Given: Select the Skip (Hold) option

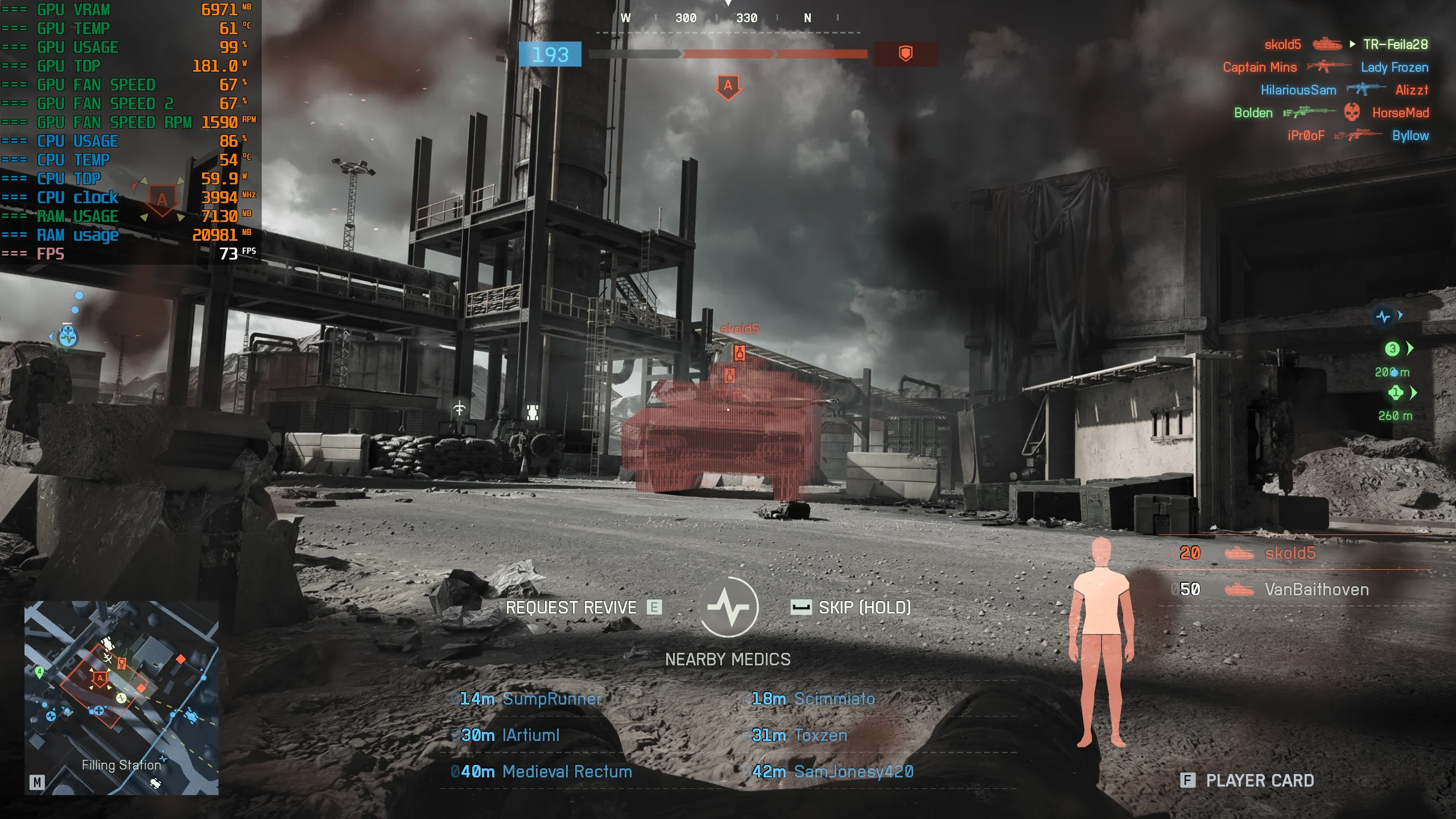Looking at the screenshot, I should tap(851, 608).
